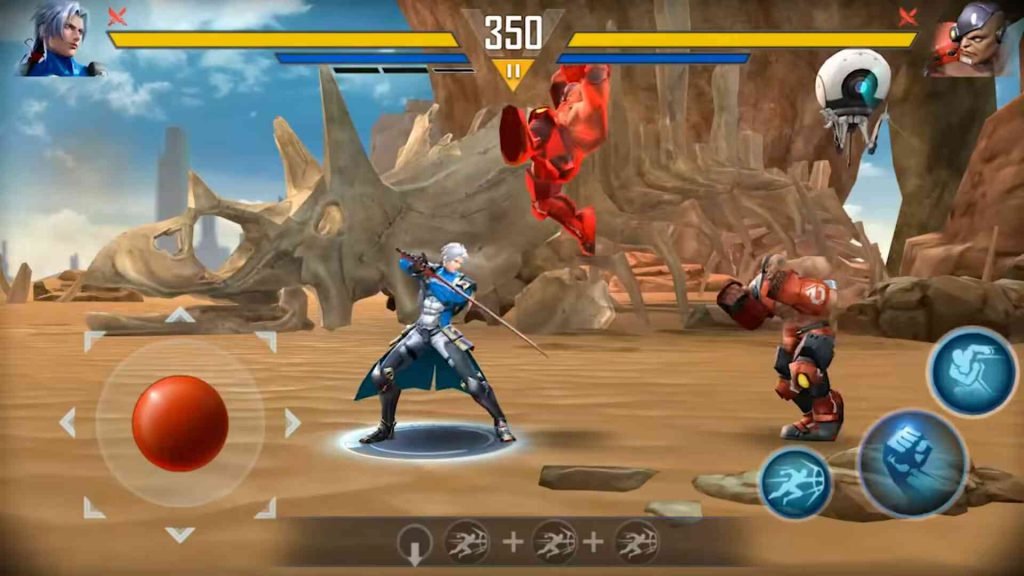Select the masked opponent portrait

click(x=968, y=40)
